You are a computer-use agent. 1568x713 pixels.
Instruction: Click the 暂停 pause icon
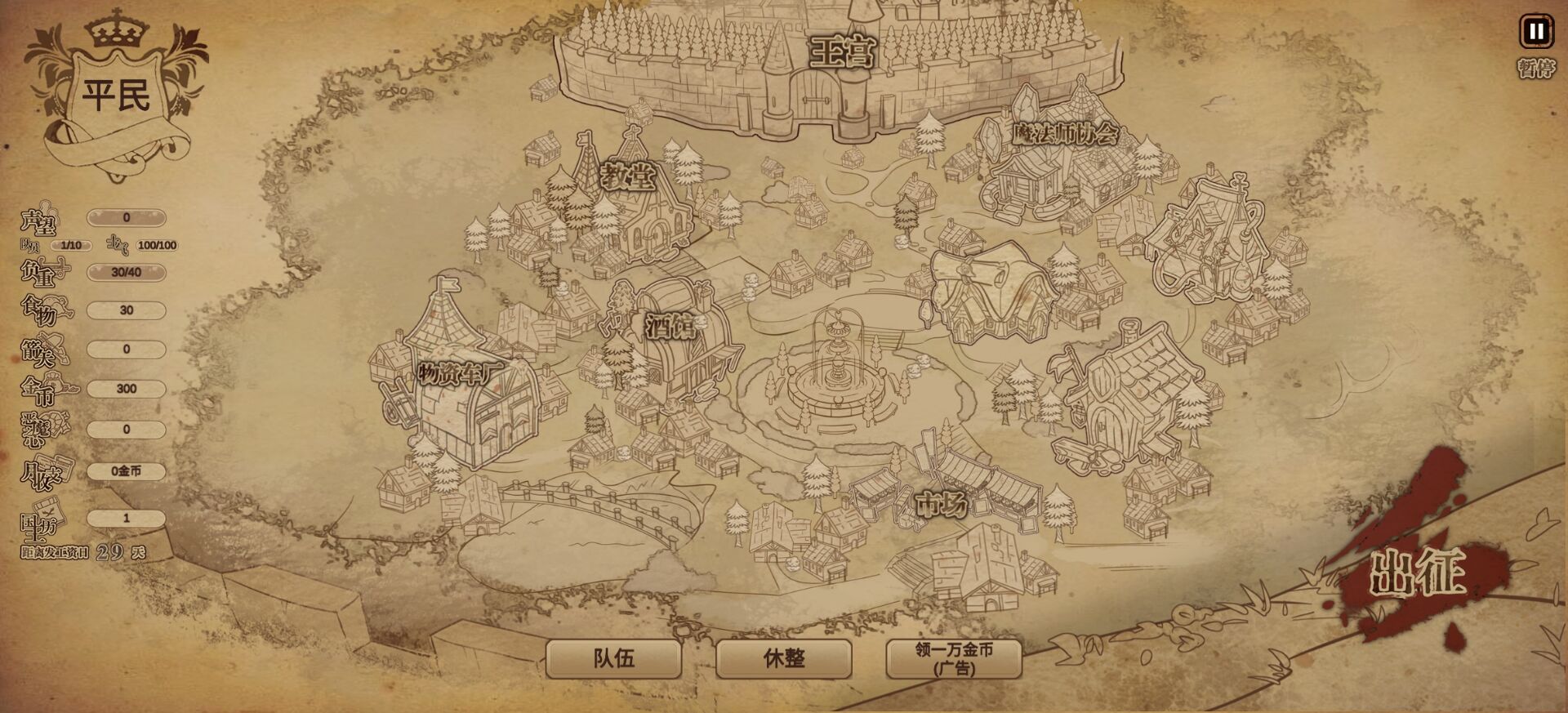1536,33
